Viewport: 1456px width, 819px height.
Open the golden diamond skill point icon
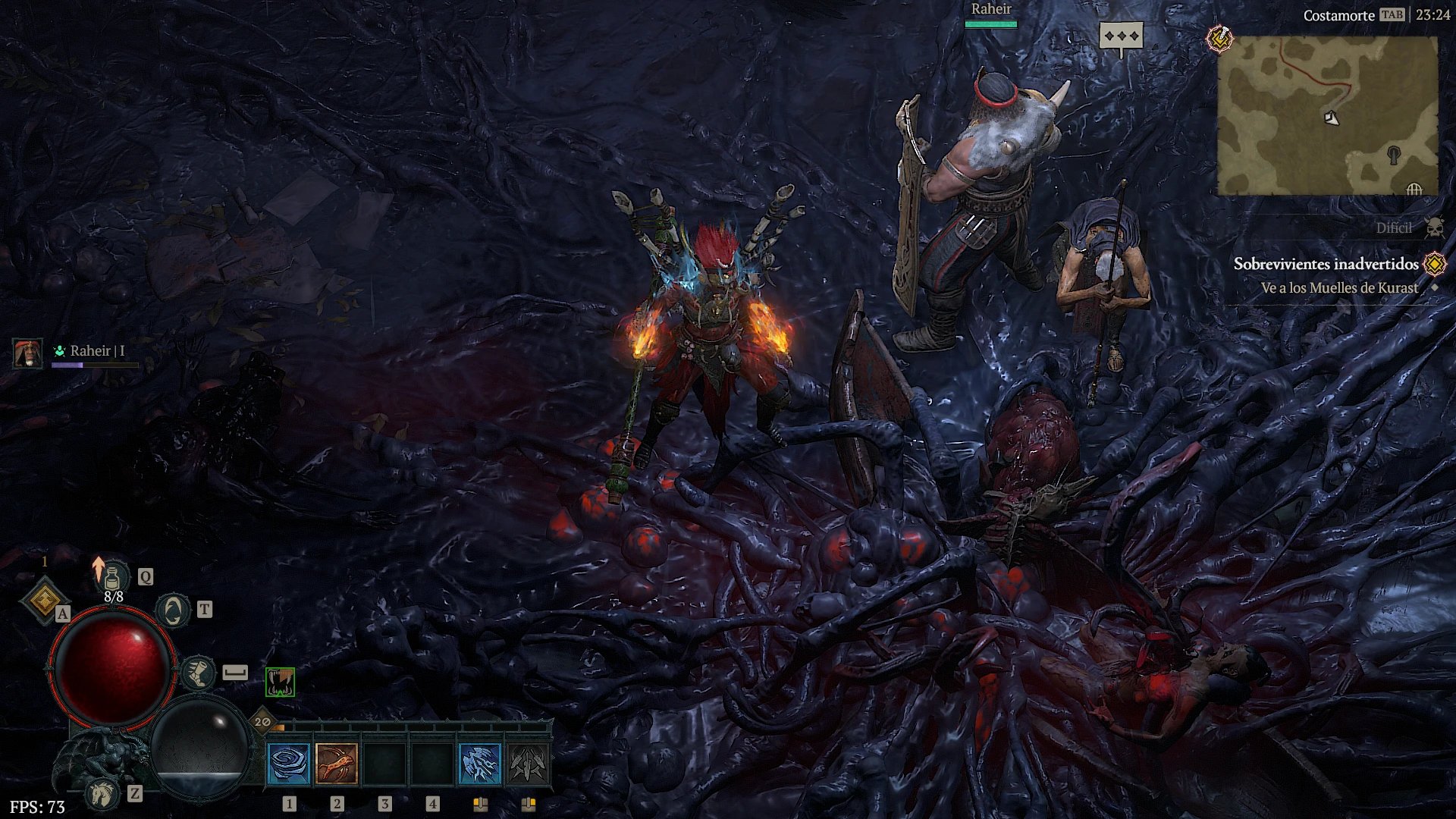click(44, 601)
